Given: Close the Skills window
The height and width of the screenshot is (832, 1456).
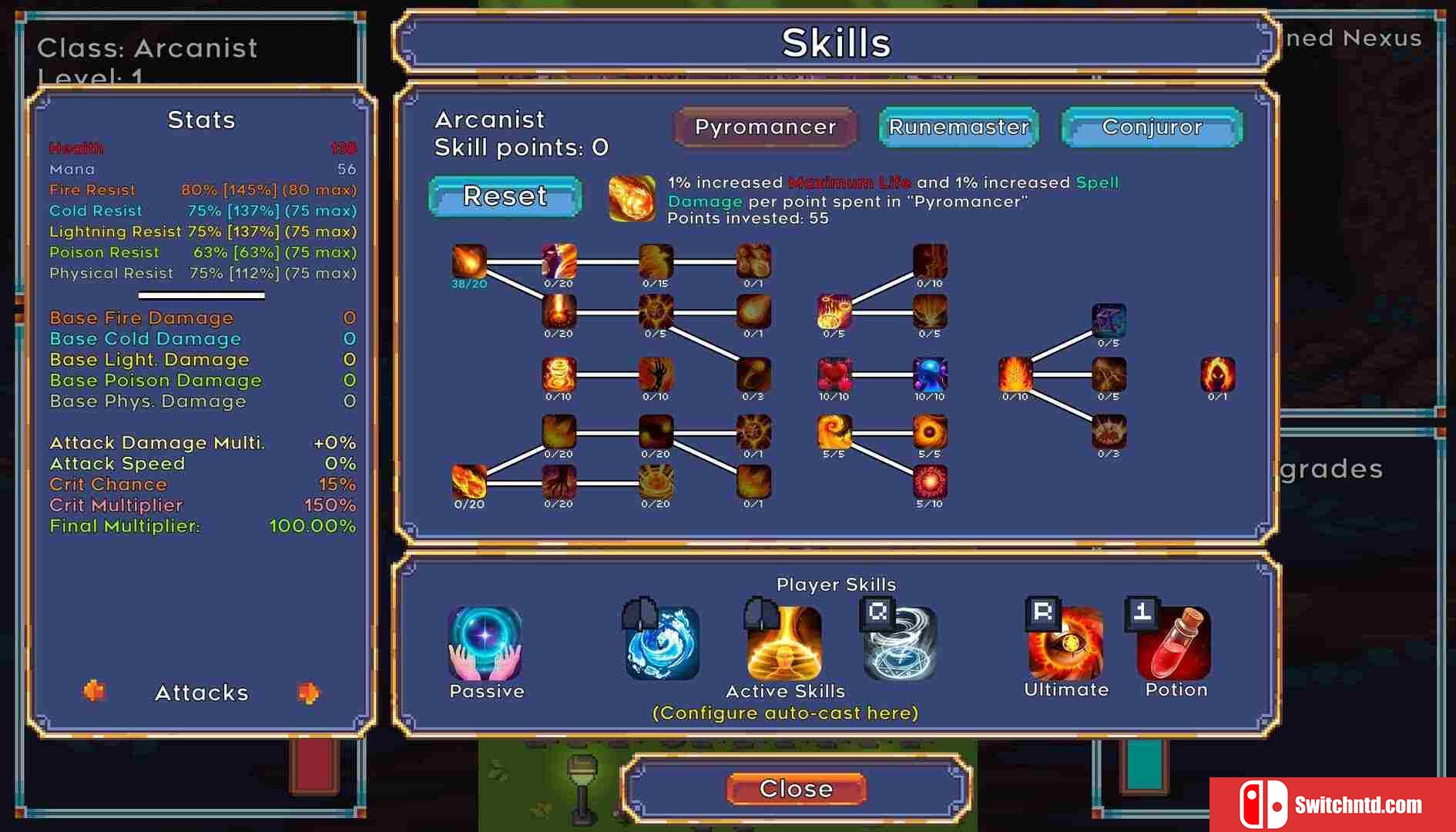Looking at the screenshot, I should click(x=796, y=789).
